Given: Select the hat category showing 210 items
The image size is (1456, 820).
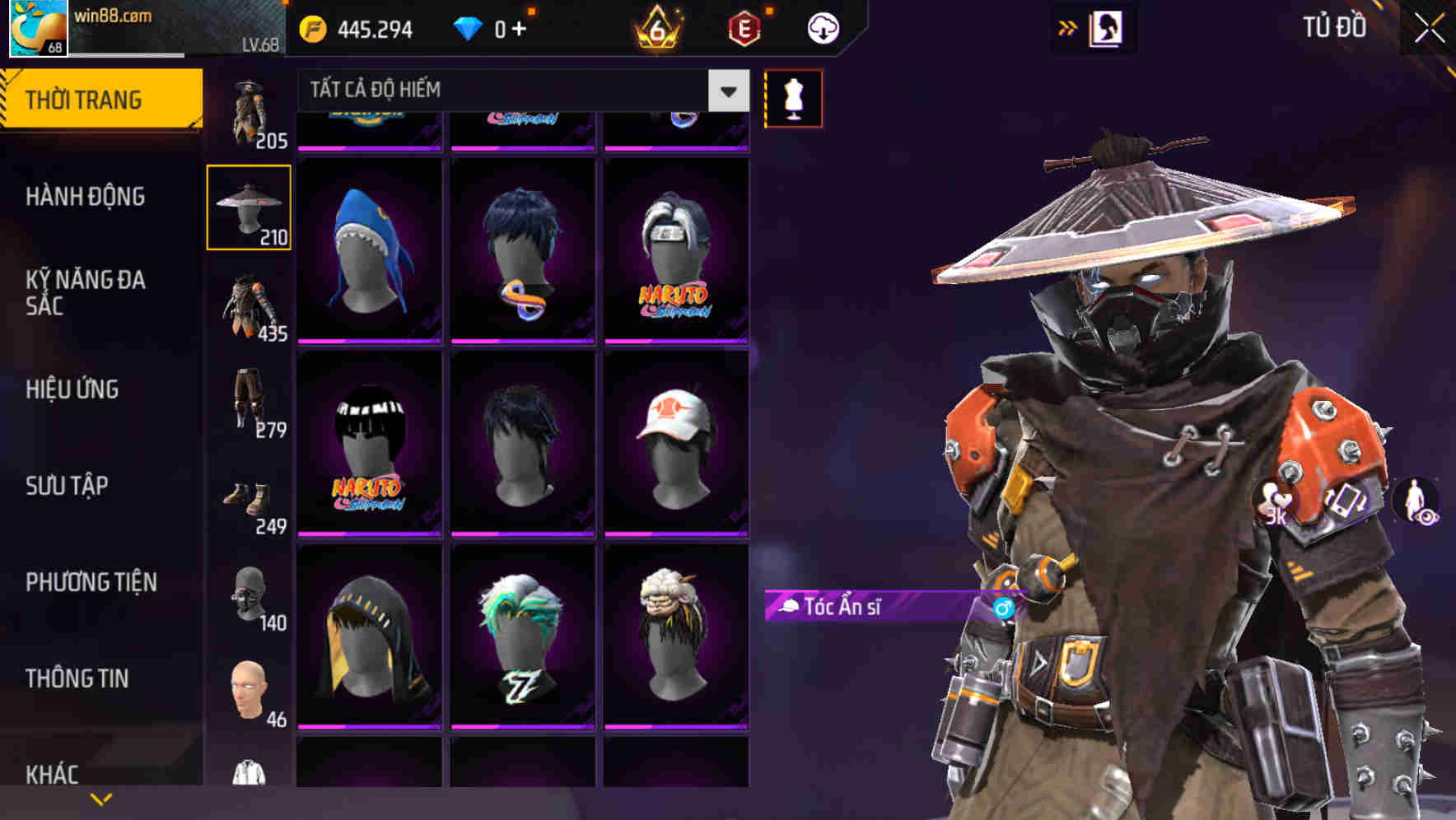Looking at the screenshot, I should 249,204.
